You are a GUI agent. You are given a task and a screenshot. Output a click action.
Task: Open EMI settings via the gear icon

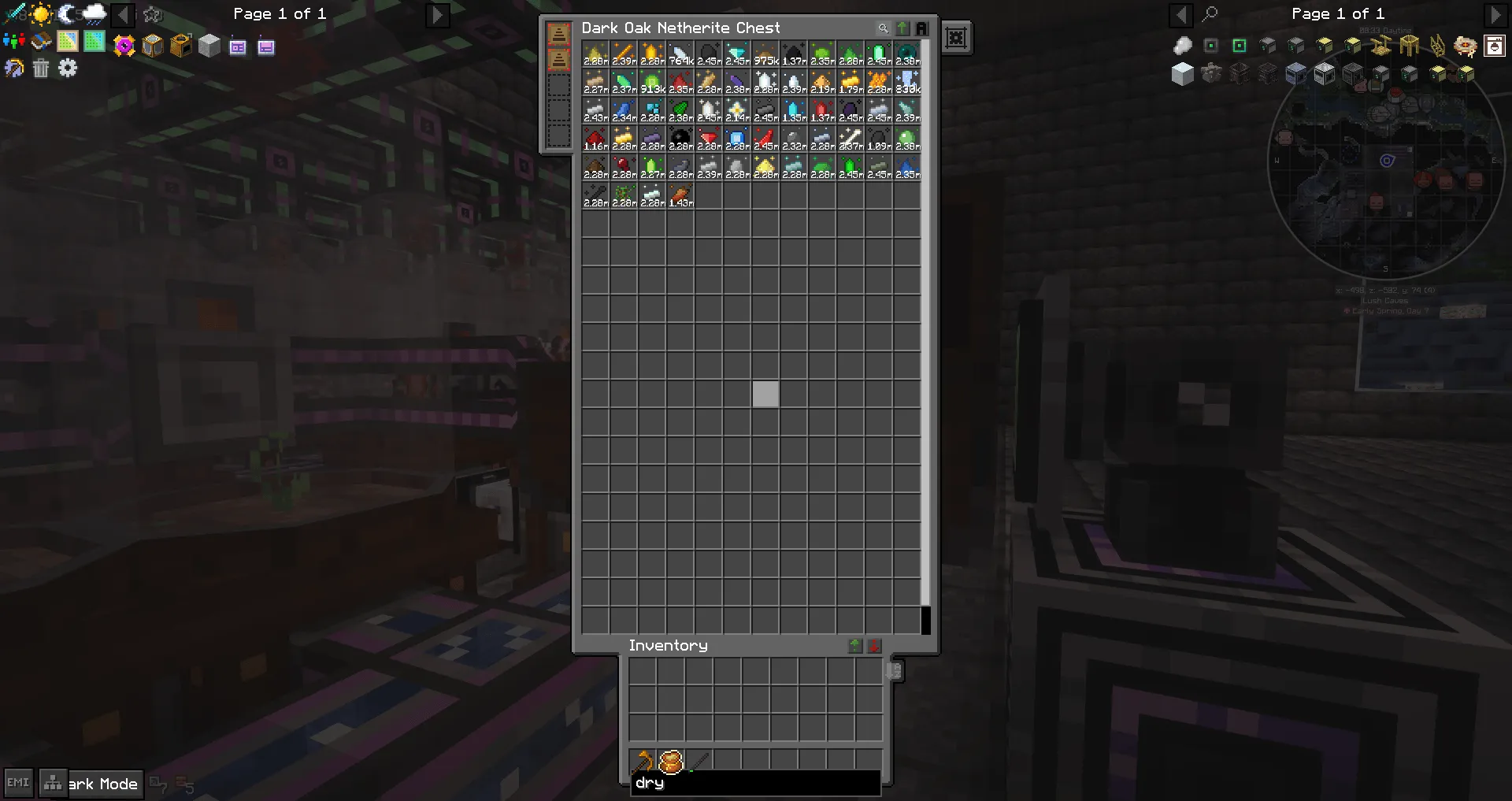click(x=69, y=69)
